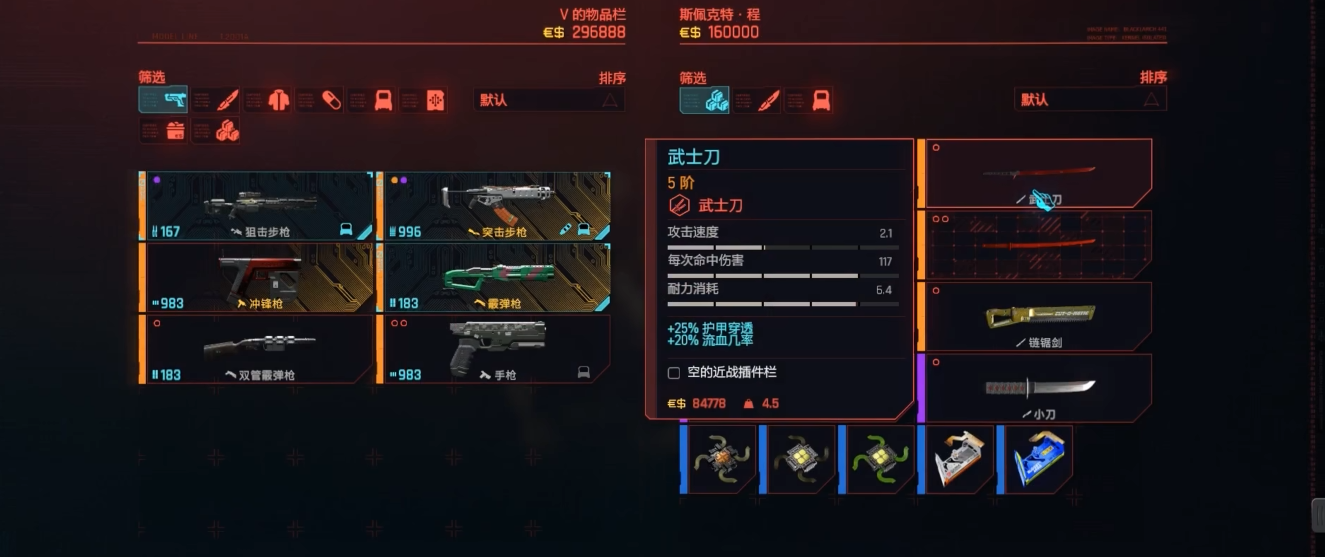Filter V's inventory by ranged weapons
The image size is (1325, 557).
163,100
